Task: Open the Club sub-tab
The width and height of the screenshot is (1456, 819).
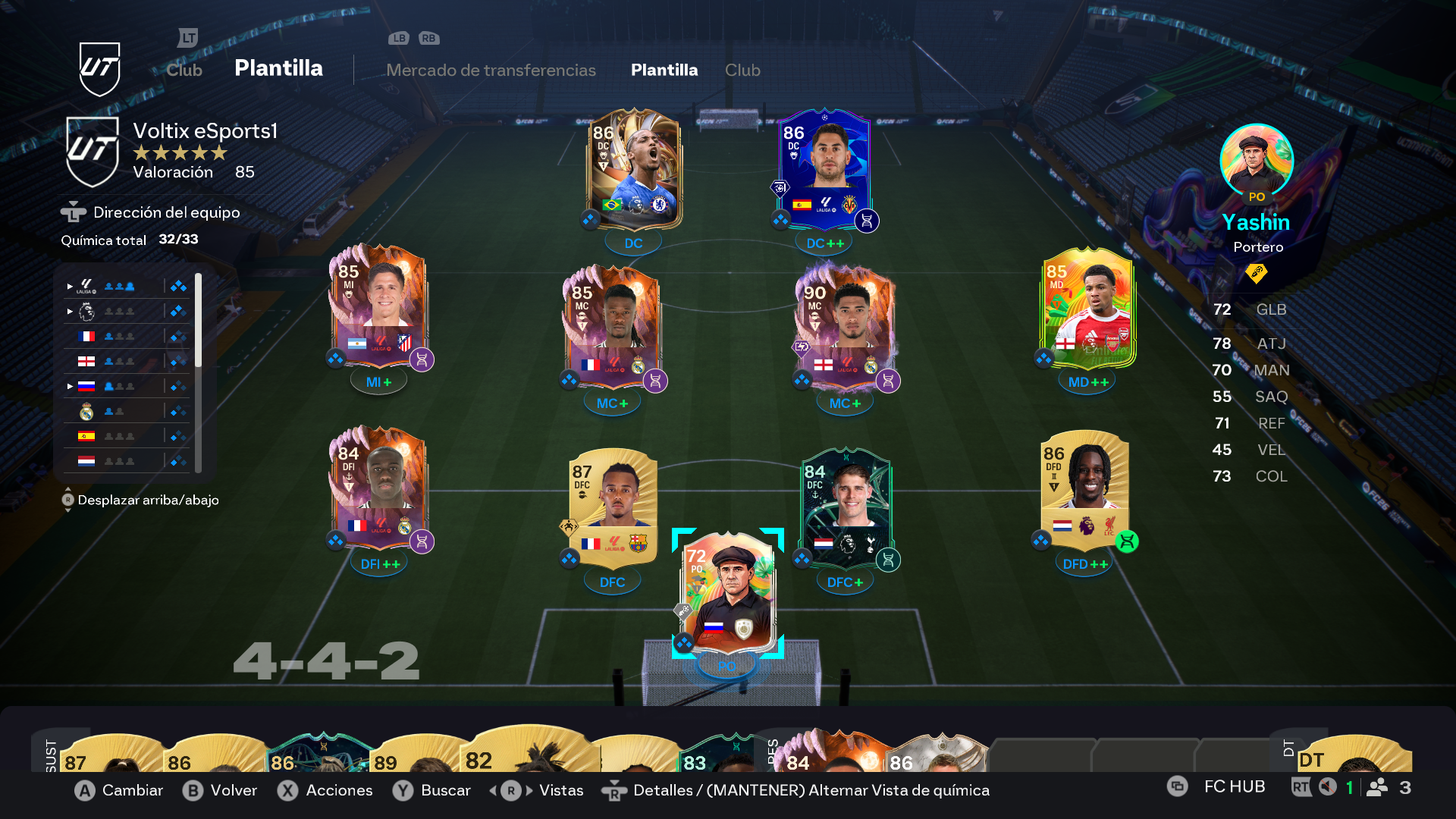Action: (x=742, y=70)
